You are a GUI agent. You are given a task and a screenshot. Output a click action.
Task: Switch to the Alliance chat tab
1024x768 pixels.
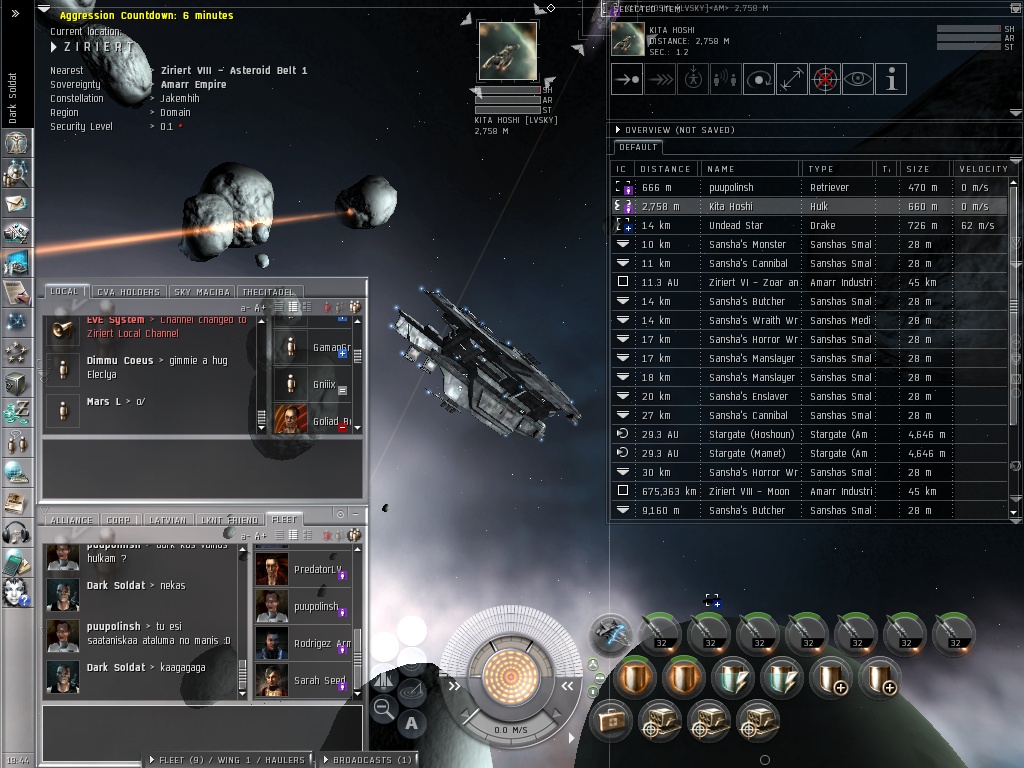[x=72, y=520]
